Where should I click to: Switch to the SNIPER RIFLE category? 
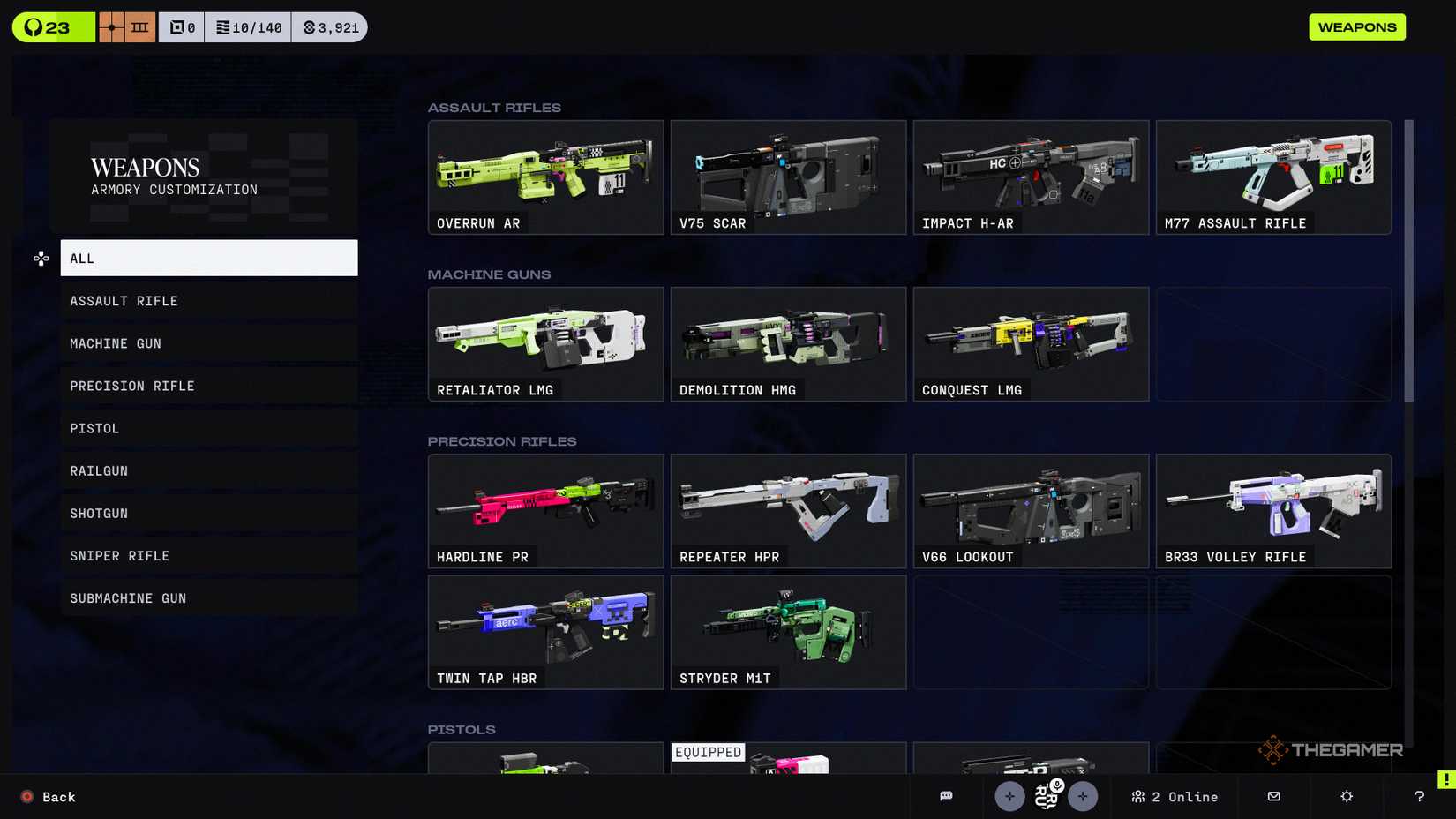[208, 555]
